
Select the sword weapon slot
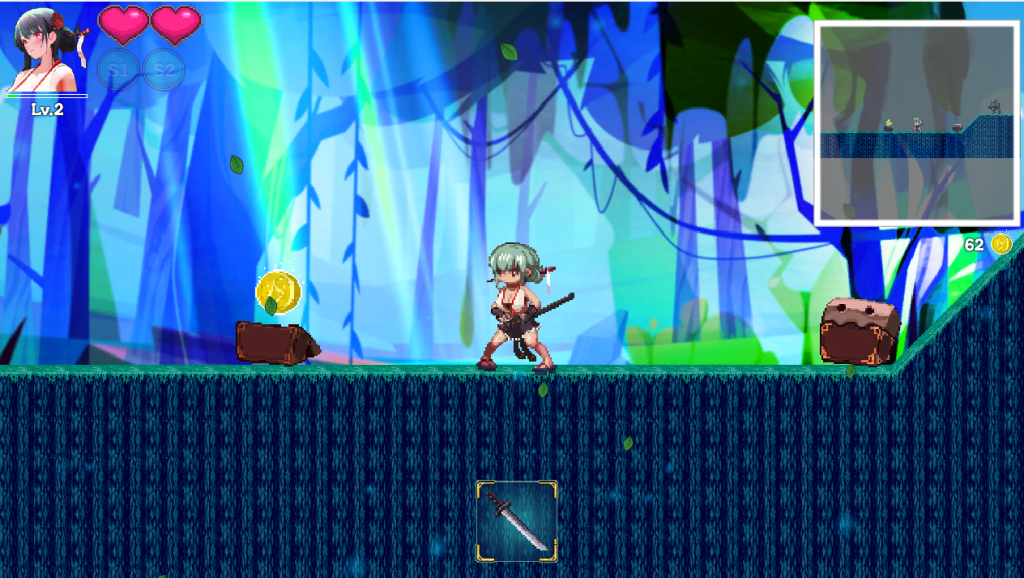pyautogui.click(x=516, y=518)
